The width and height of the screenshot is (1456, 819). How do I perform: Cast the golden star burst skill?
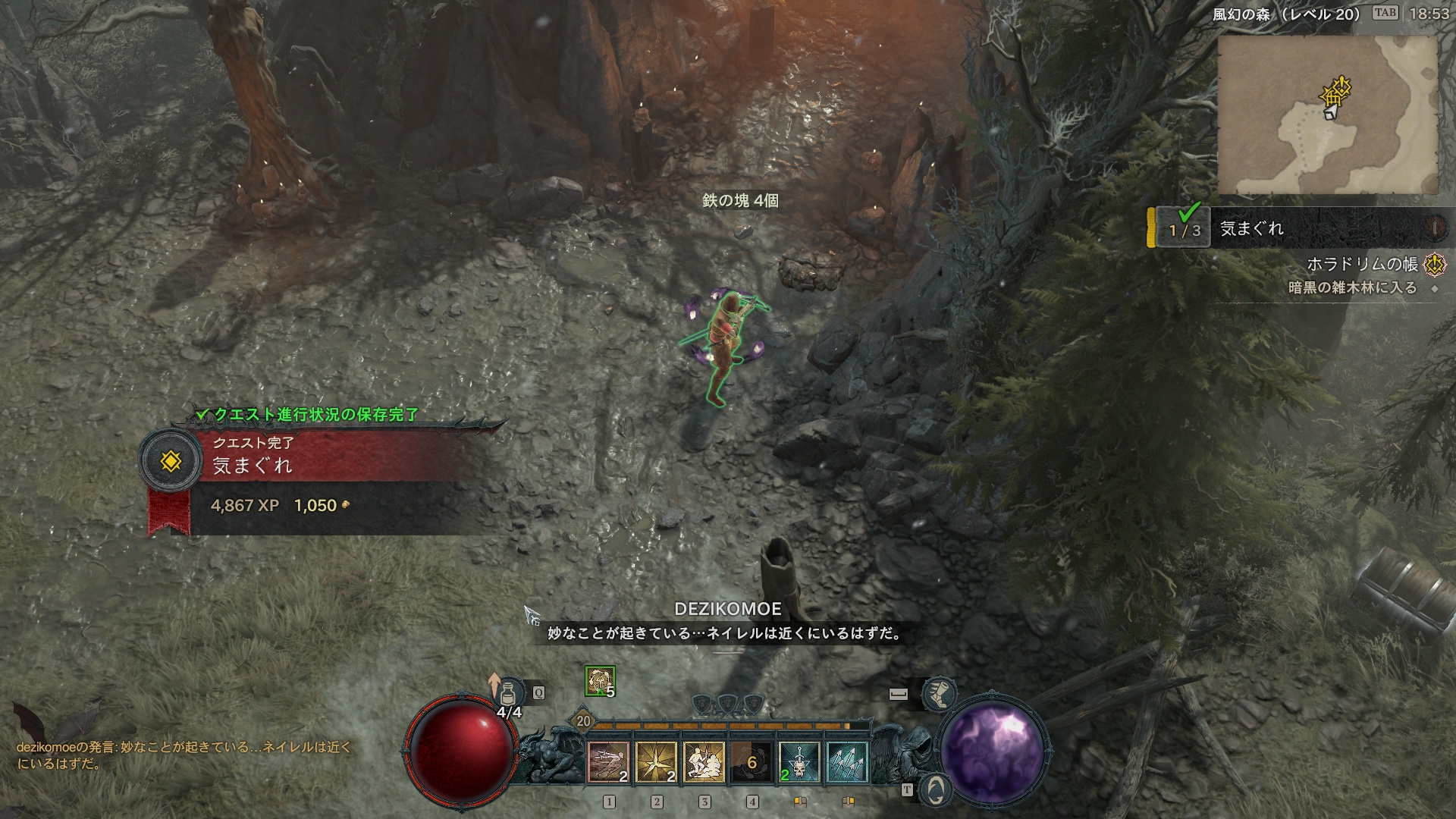coord(656,761)
